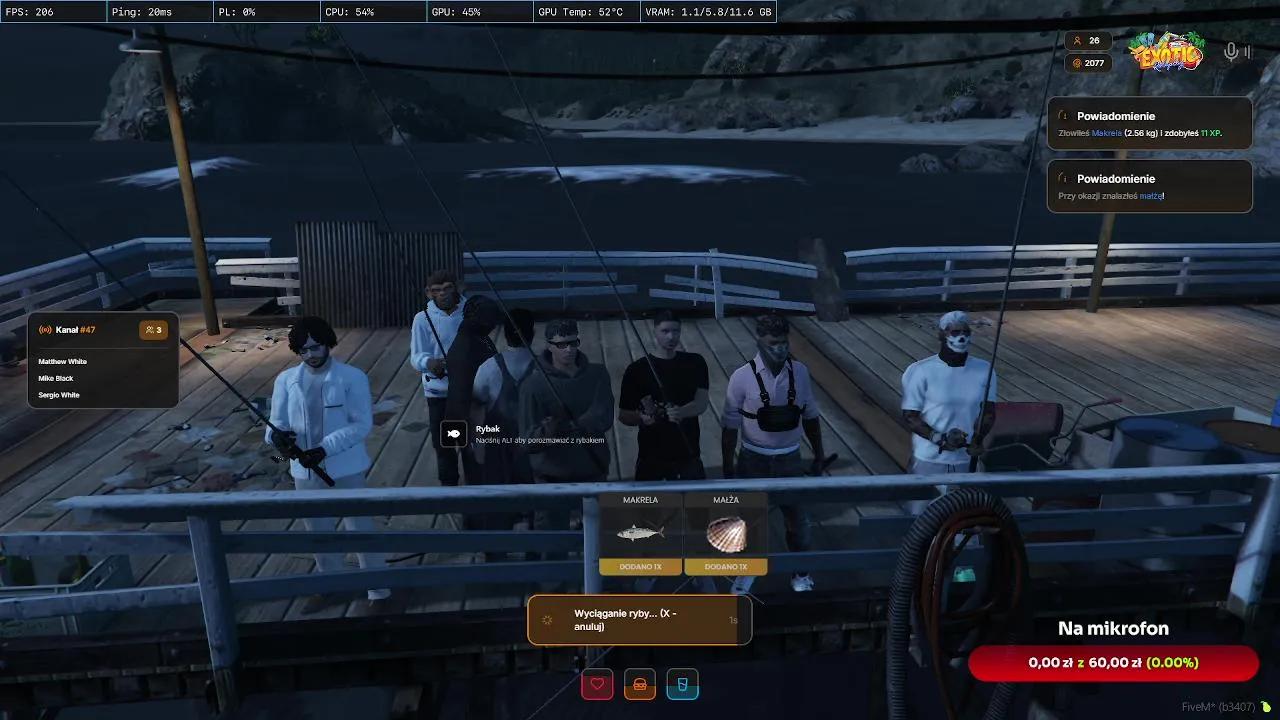Click the microphone voice icon

point(1231,52)
